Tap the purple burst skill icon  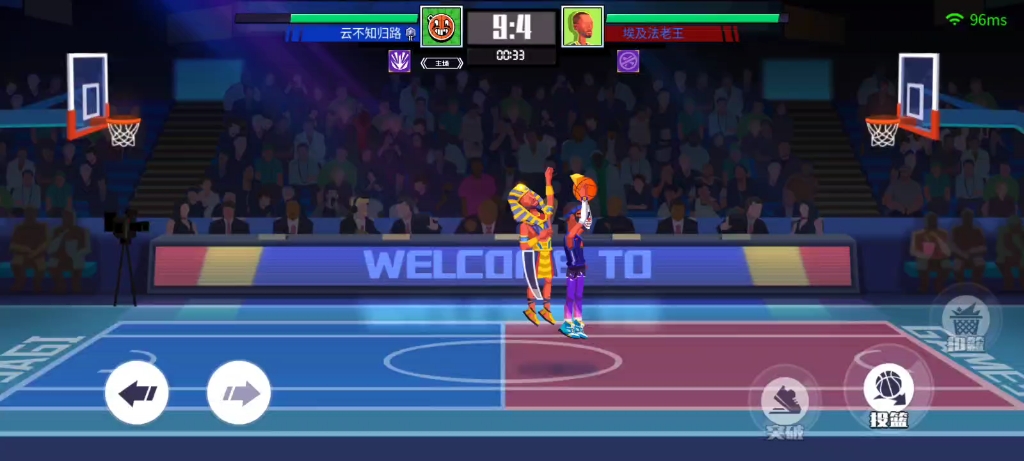coord(400,61)
